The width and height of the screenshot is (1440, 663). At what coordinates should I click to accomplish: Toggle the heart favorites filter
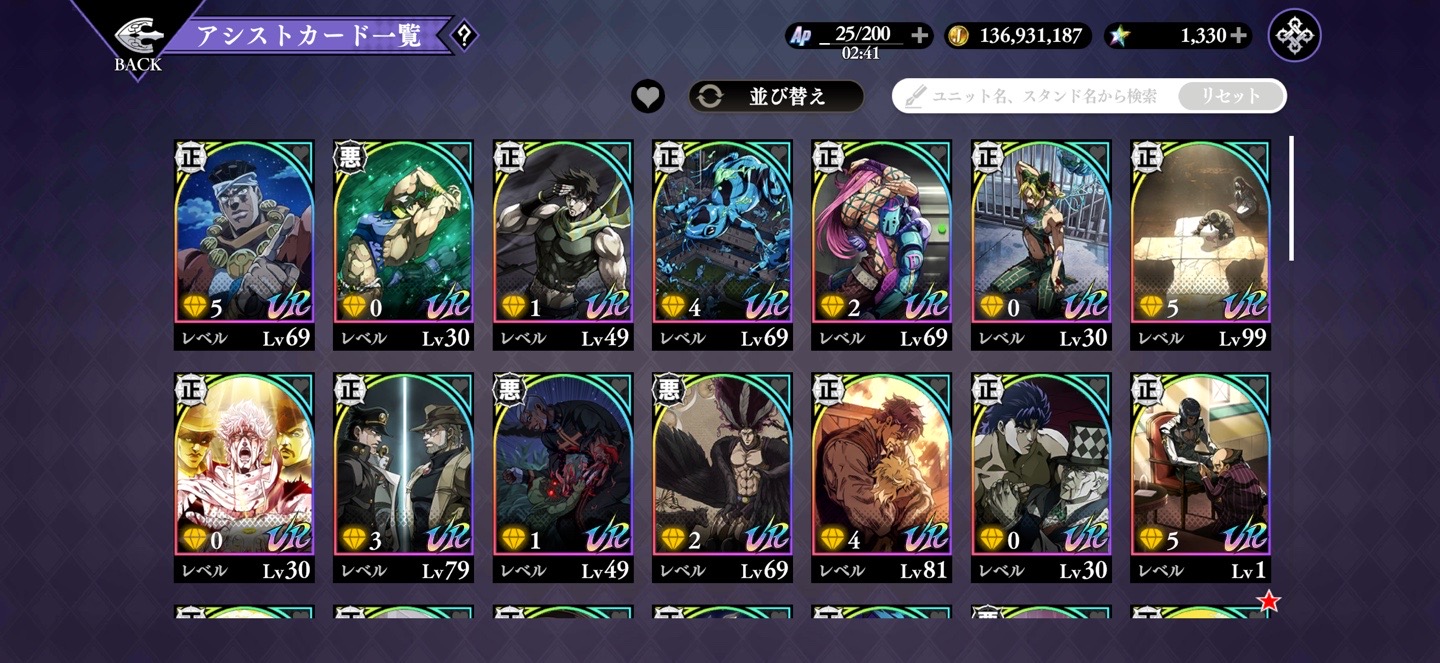coord(648,97)
